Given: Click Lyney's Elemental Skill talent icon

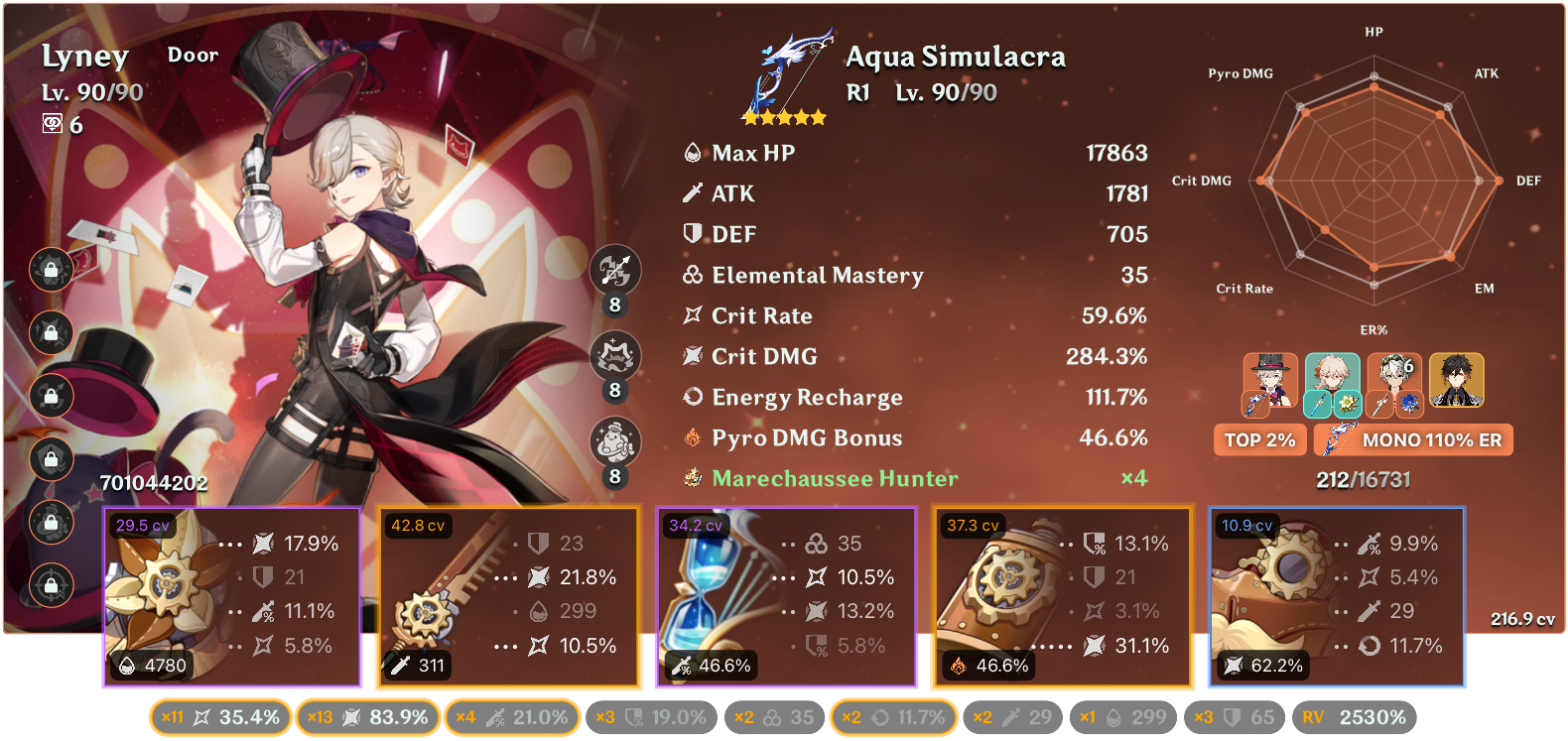Looking at the screenshot, I should tap(615, 356).
